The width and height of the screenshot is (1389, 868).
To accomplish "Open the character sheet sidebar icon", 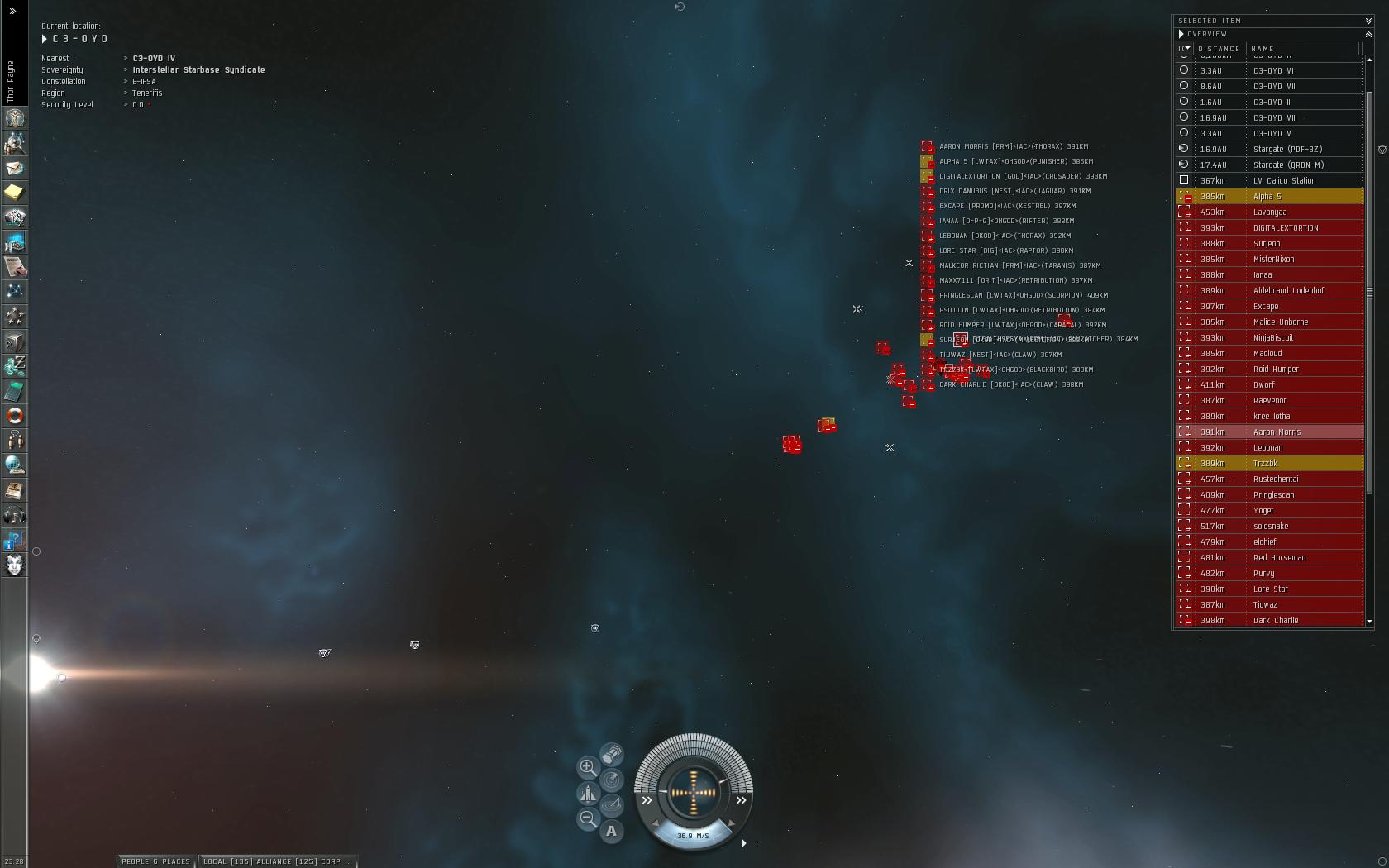I will click(14, 118).
